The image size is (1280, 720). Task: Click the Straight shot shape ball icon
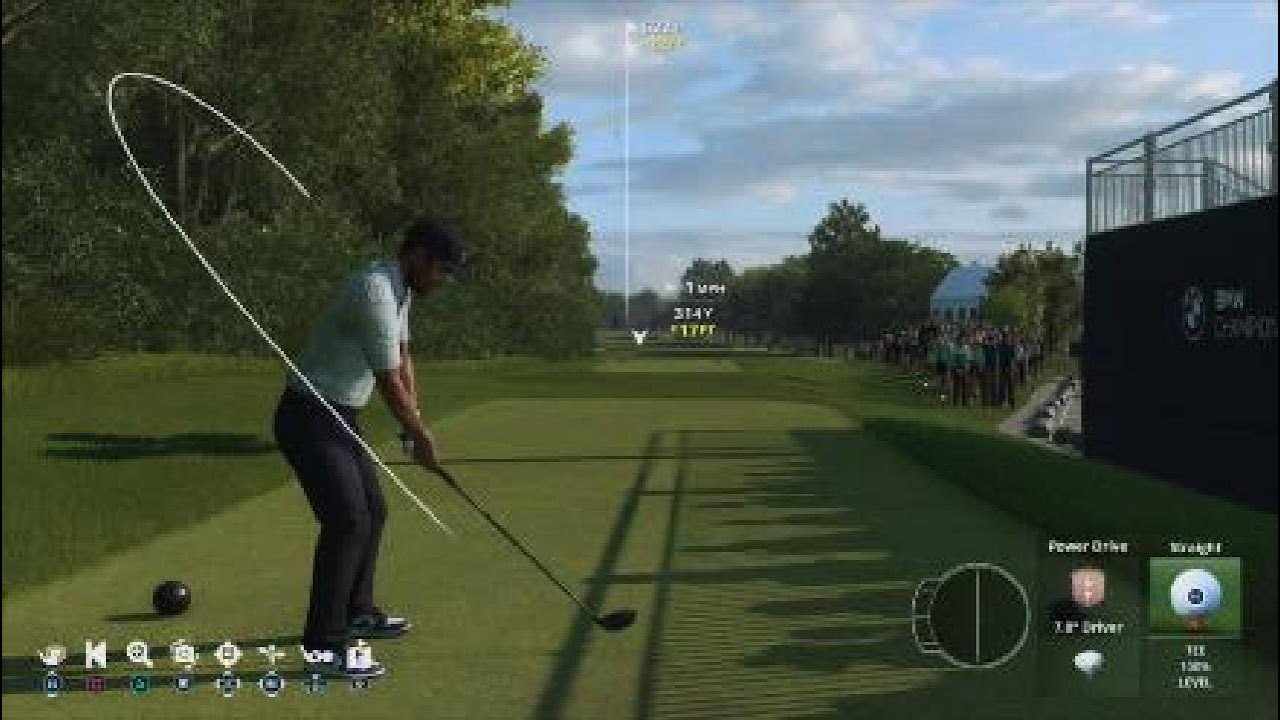[x=1196, y=595]
